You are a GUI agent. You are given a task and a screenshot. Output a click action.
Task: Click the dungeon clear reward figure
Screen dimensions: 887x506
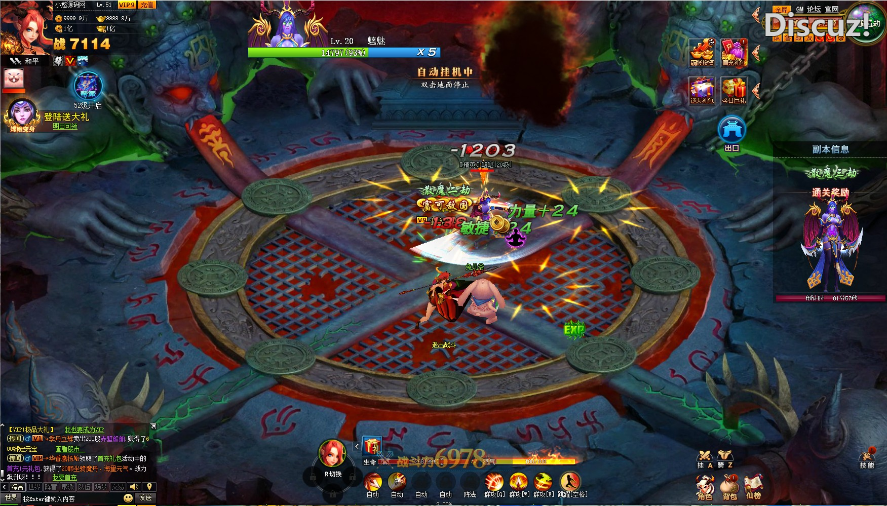pyautogui.click(x=830, y=243)
